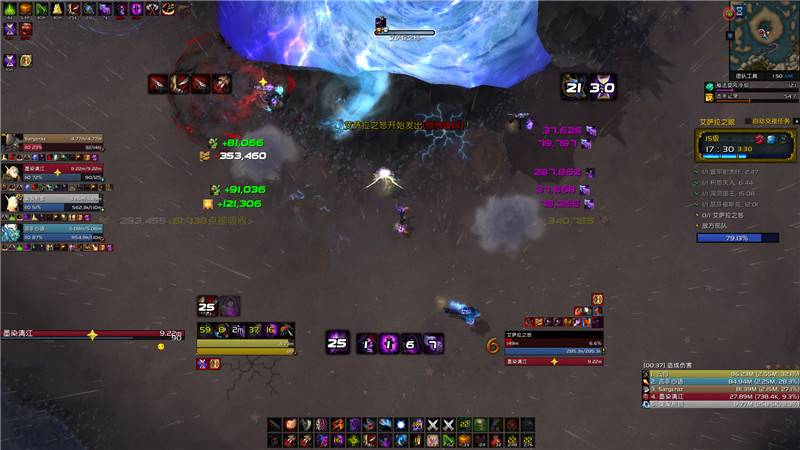Click the boss target frame showing 6.6%
This screenshot has width=800, height=450.
553,346
